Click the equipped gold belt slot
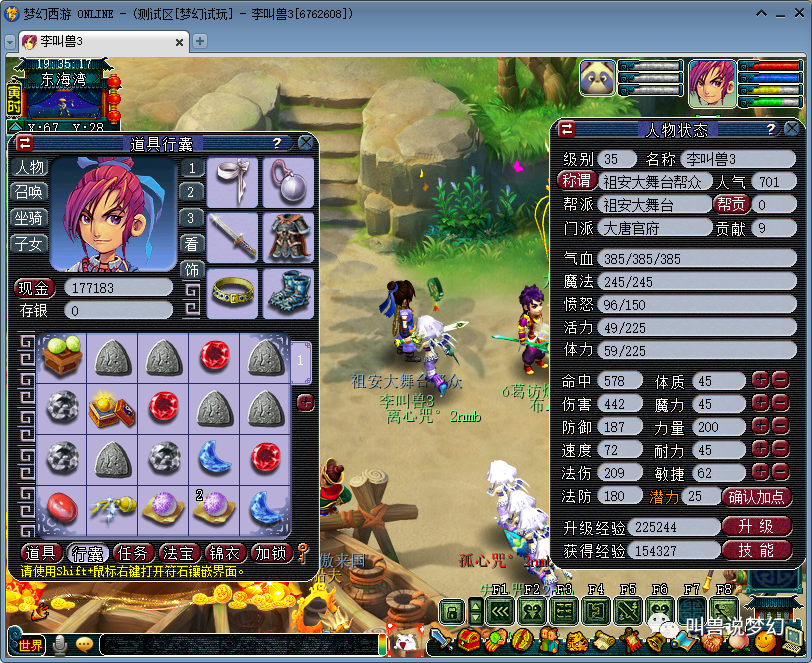This screenshot has height=663, width=812. tap(232, 293)
